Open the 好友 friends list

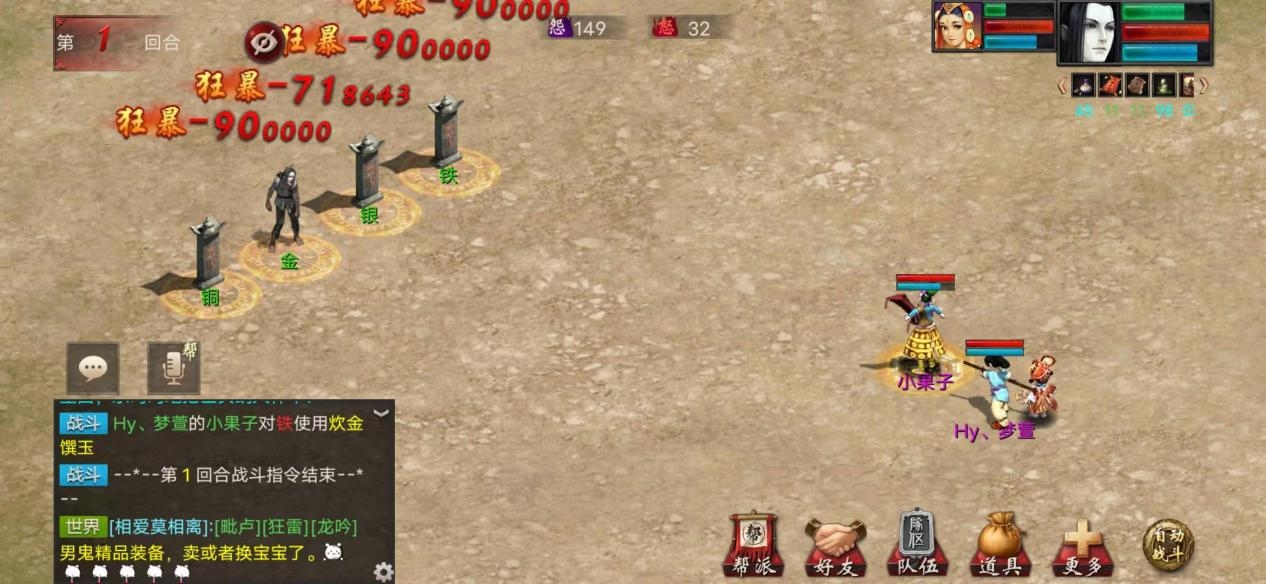click(x=835, y=546)
